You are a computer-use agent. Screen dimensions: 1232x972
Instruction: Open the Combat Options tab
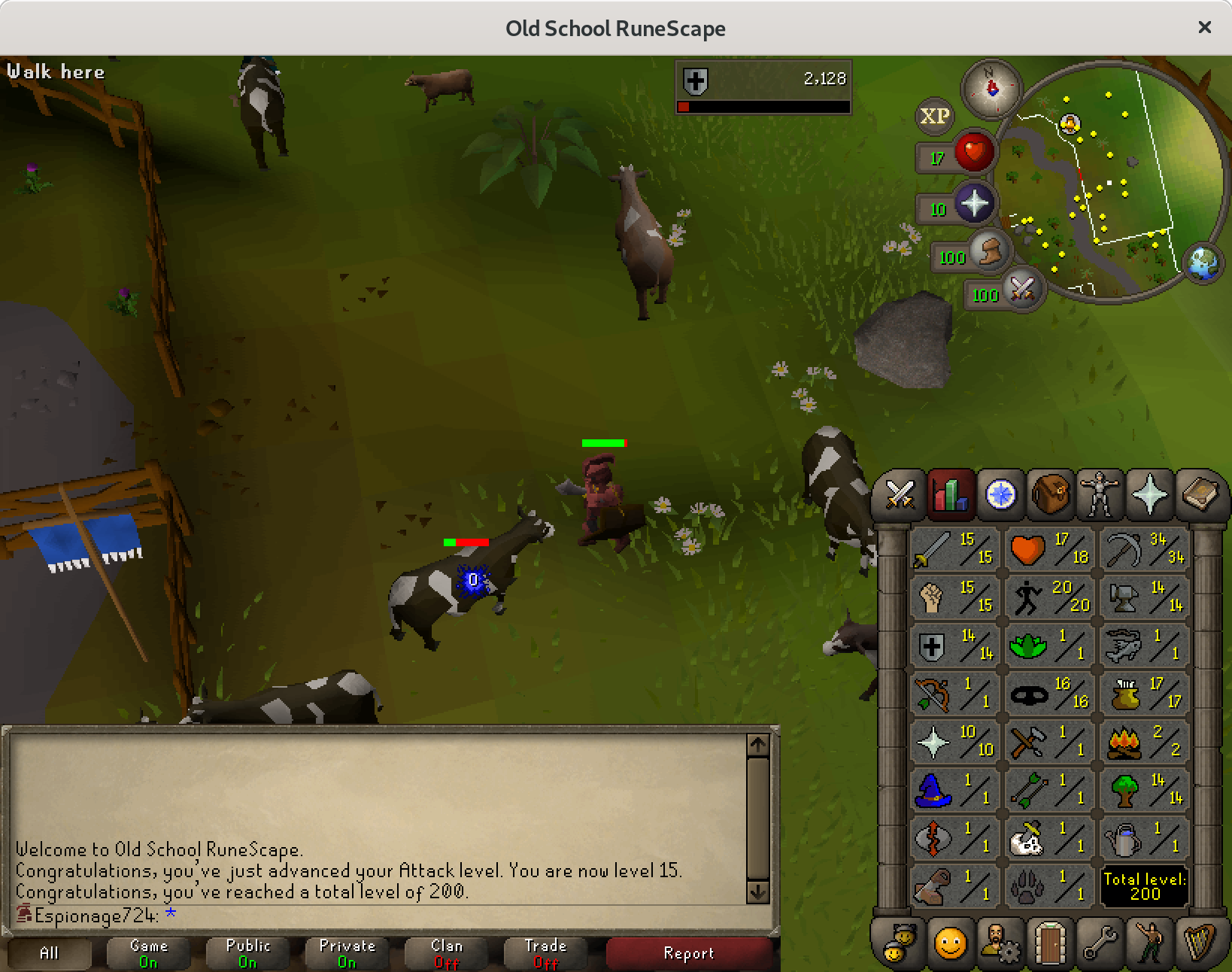pyautogui.click(x=900, y=494)
